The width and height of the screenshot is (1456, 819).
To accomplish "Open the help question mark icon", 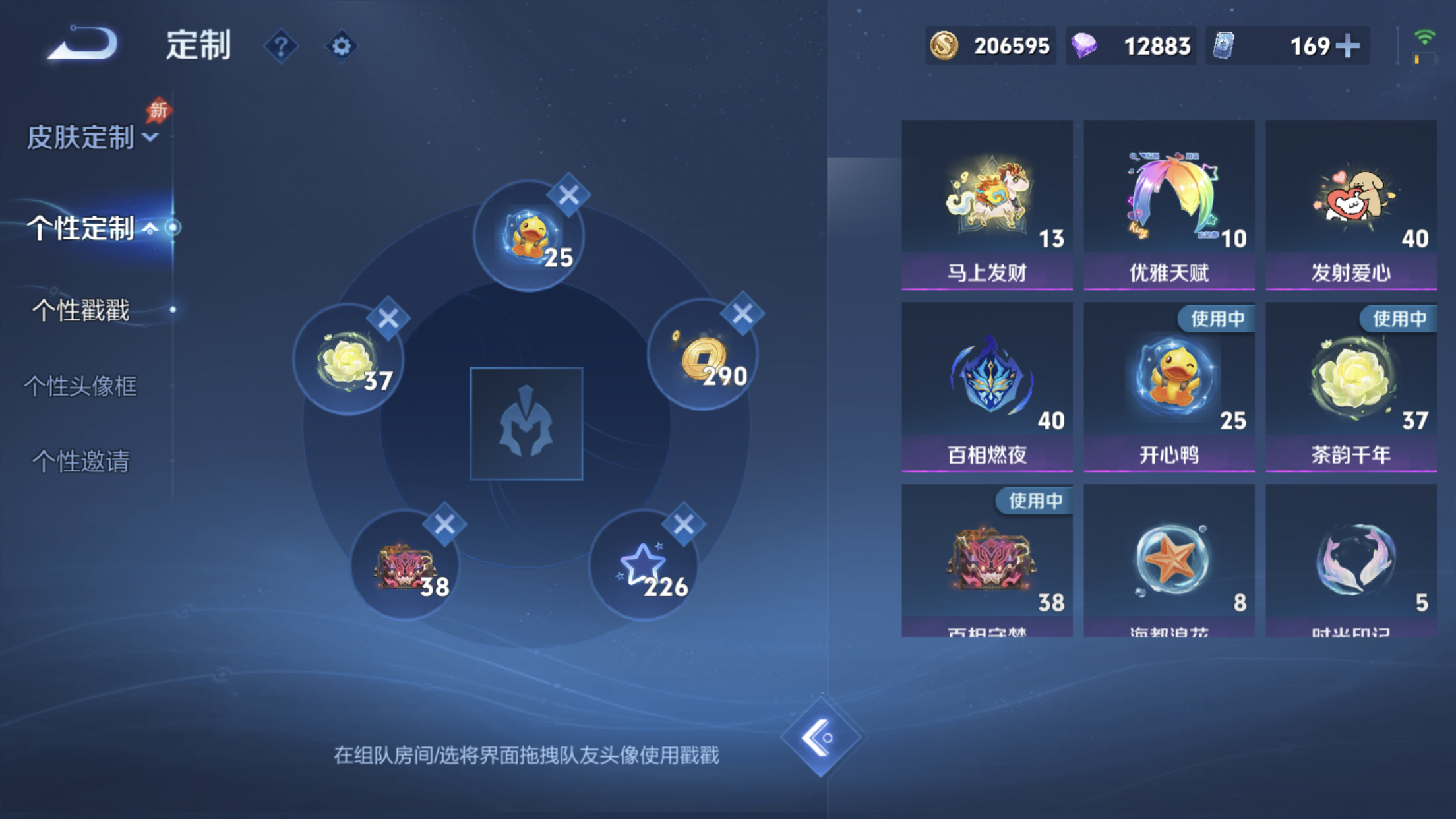I will (282, 46).
